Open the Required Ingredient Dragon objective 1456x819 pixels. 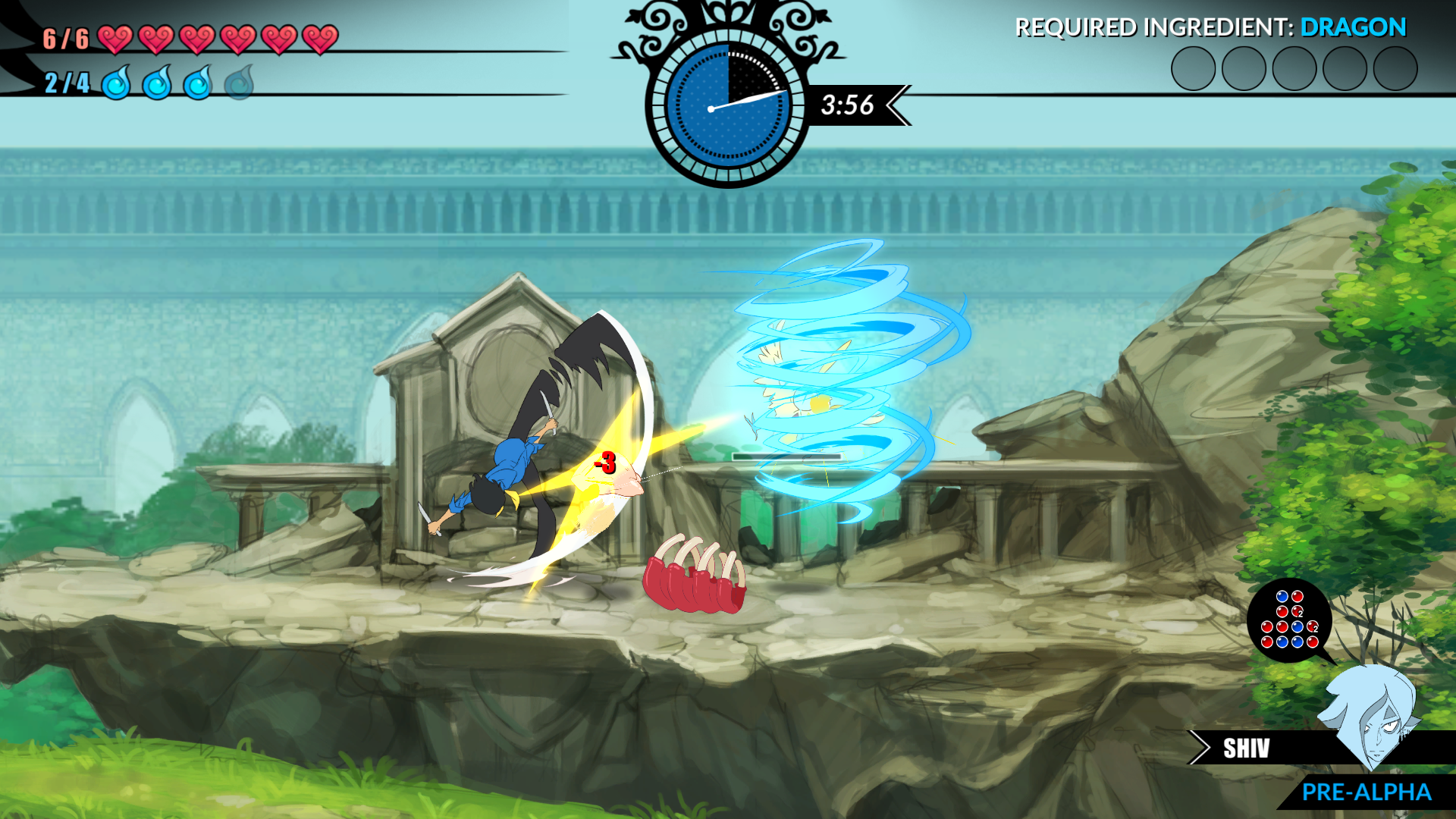coord(1210,27)
